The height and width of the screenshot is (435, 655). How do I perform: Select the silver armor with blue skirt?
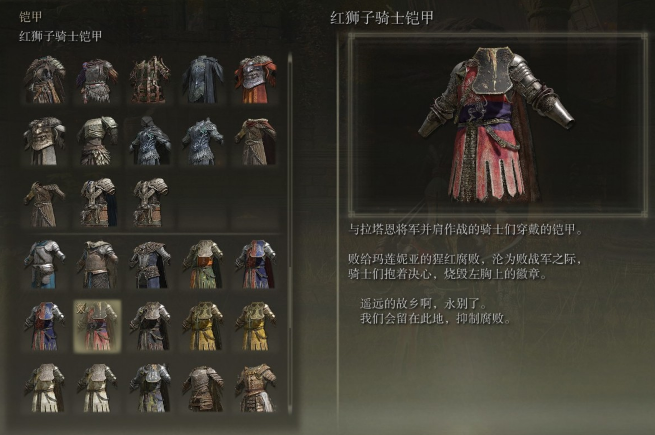(46, 264)
